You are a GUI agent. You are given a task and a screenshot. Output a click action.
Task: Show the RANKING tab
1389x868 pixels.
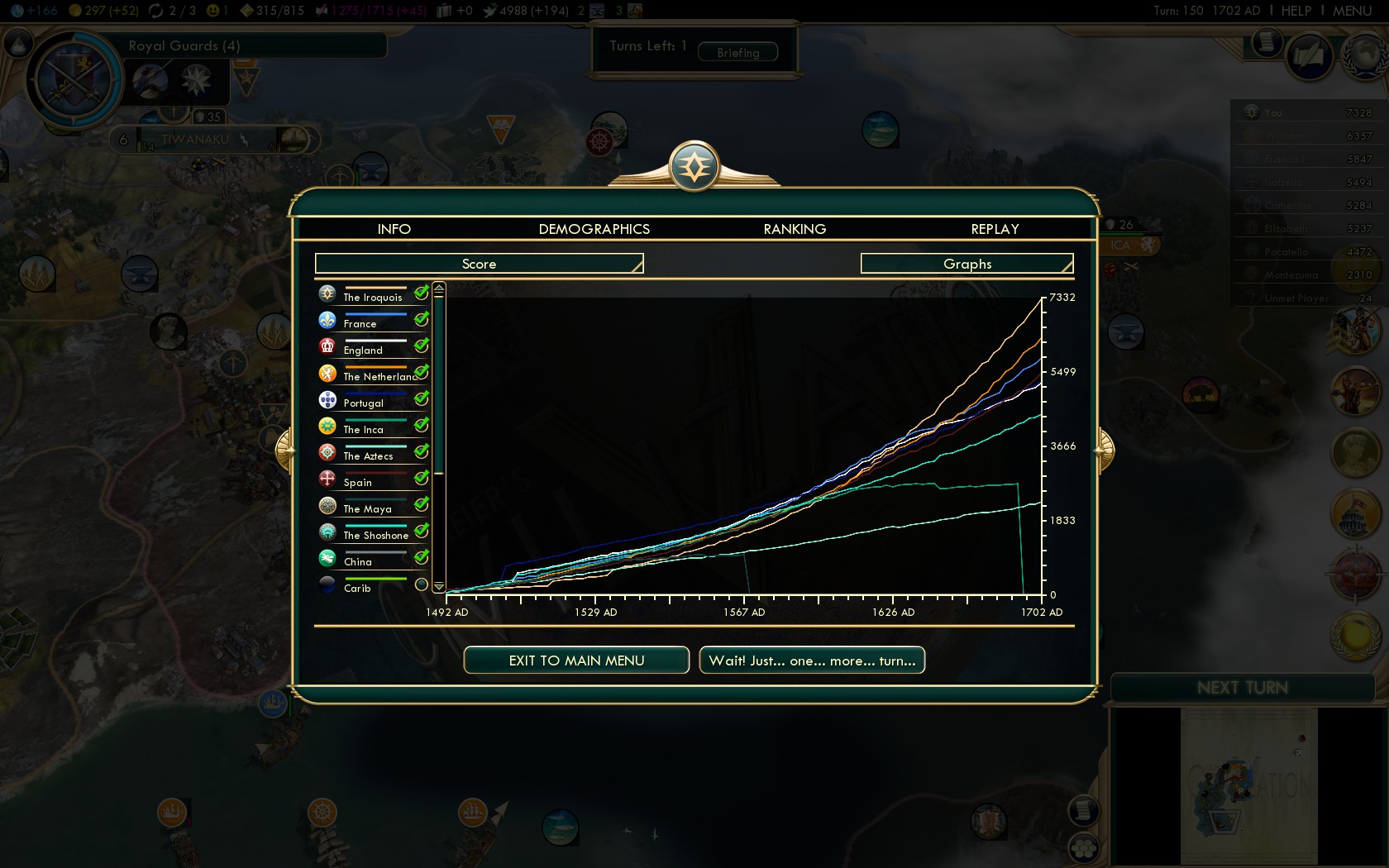point(795,229)
